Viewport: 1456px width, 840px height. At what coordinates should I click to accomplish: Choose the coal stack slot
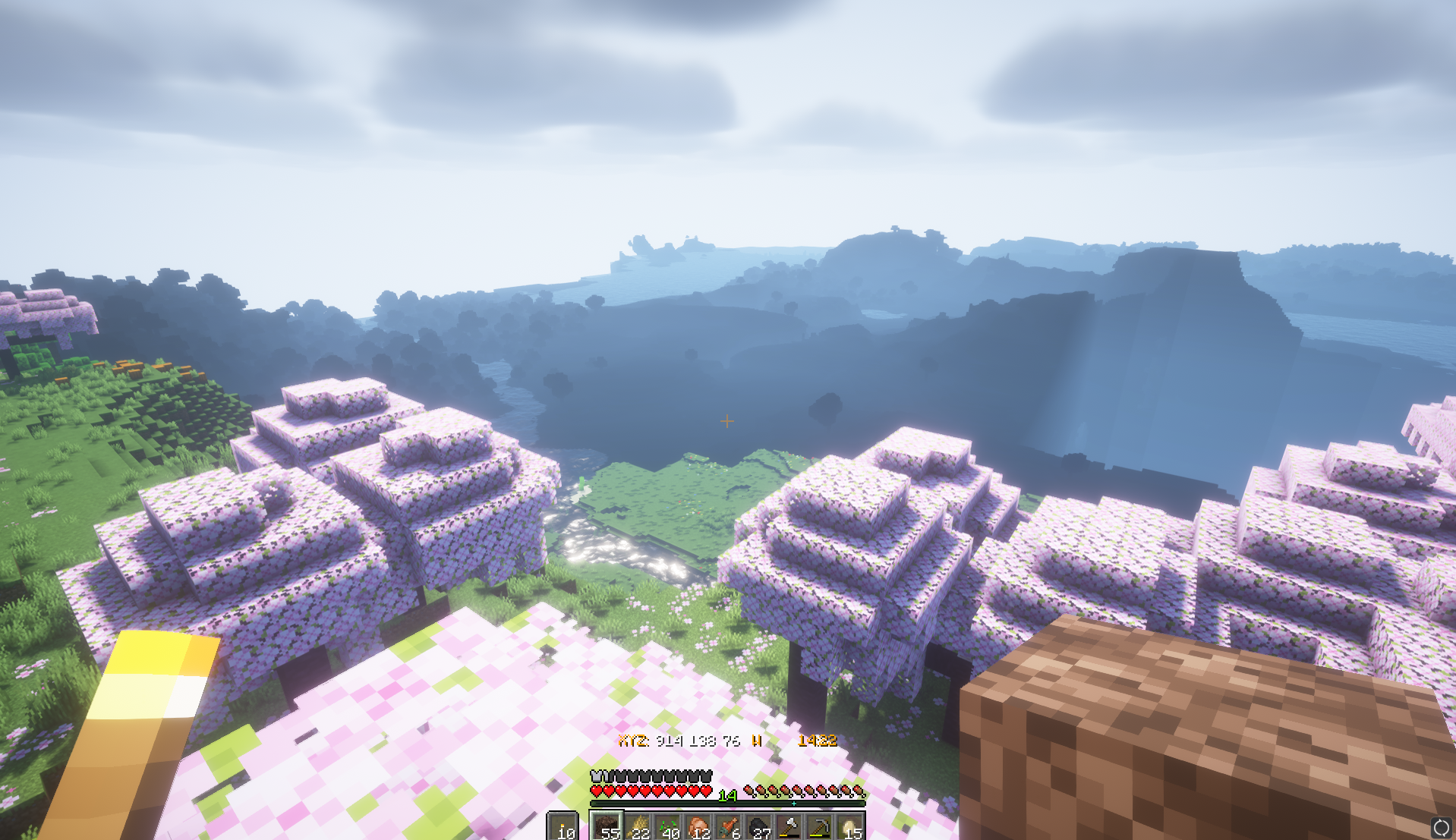[x=759, y=827]
